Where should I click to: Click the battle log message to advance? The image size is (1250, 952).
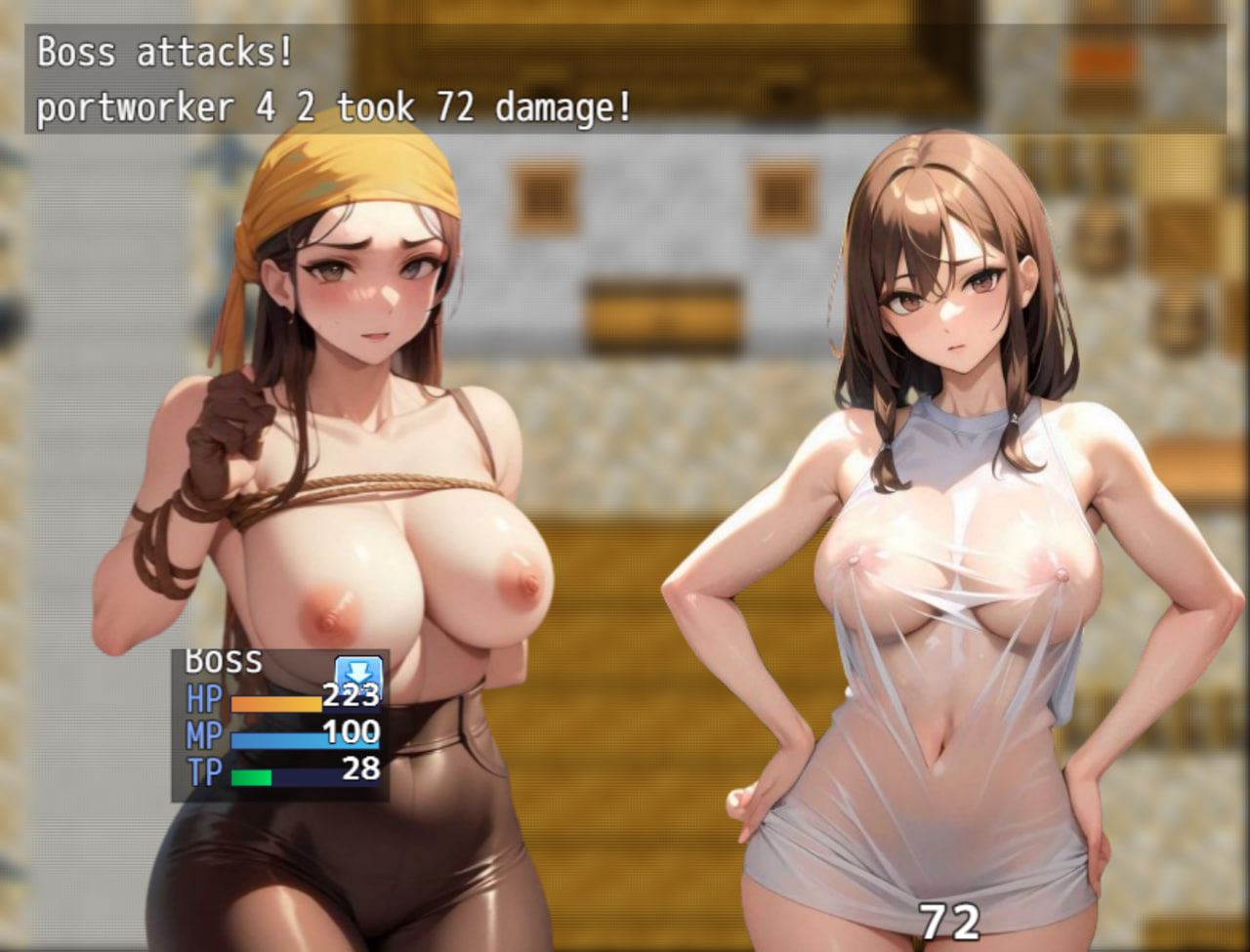point(625,80)
